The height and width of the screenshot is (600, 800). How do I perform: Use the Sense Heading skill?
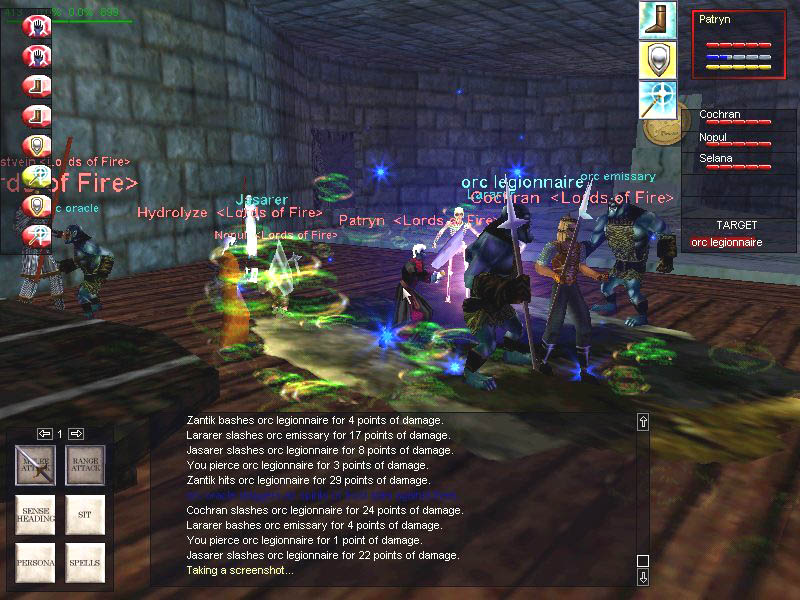click(x=40, y=514)
